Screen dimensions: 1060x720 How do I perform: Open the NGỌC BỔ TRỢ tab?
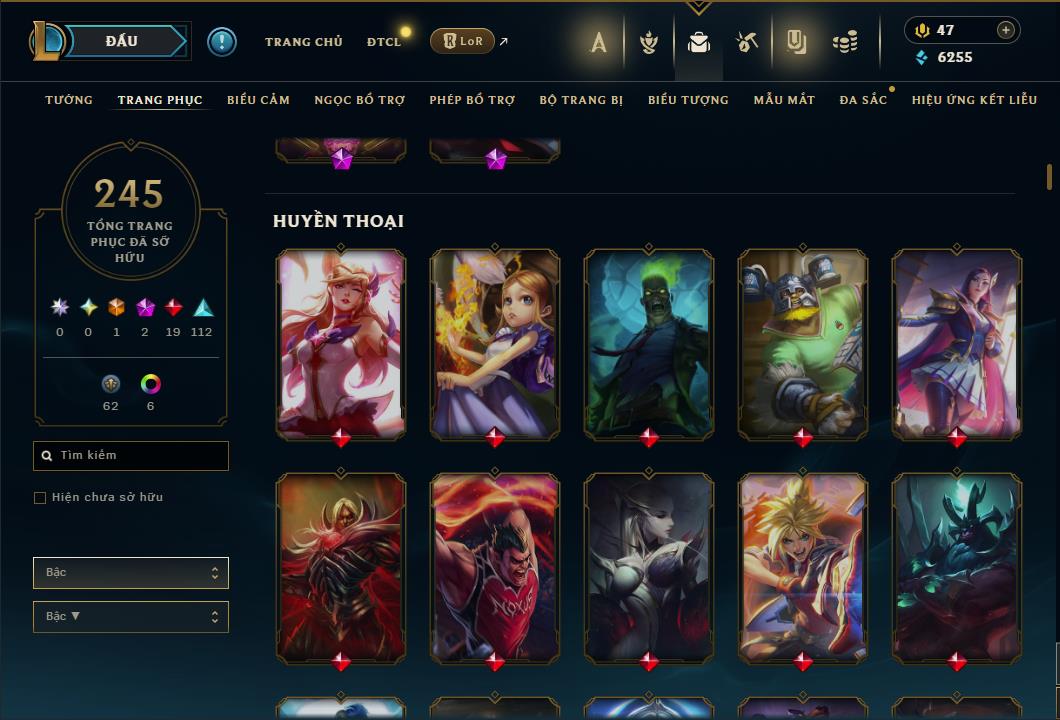(x=360, y=100)
